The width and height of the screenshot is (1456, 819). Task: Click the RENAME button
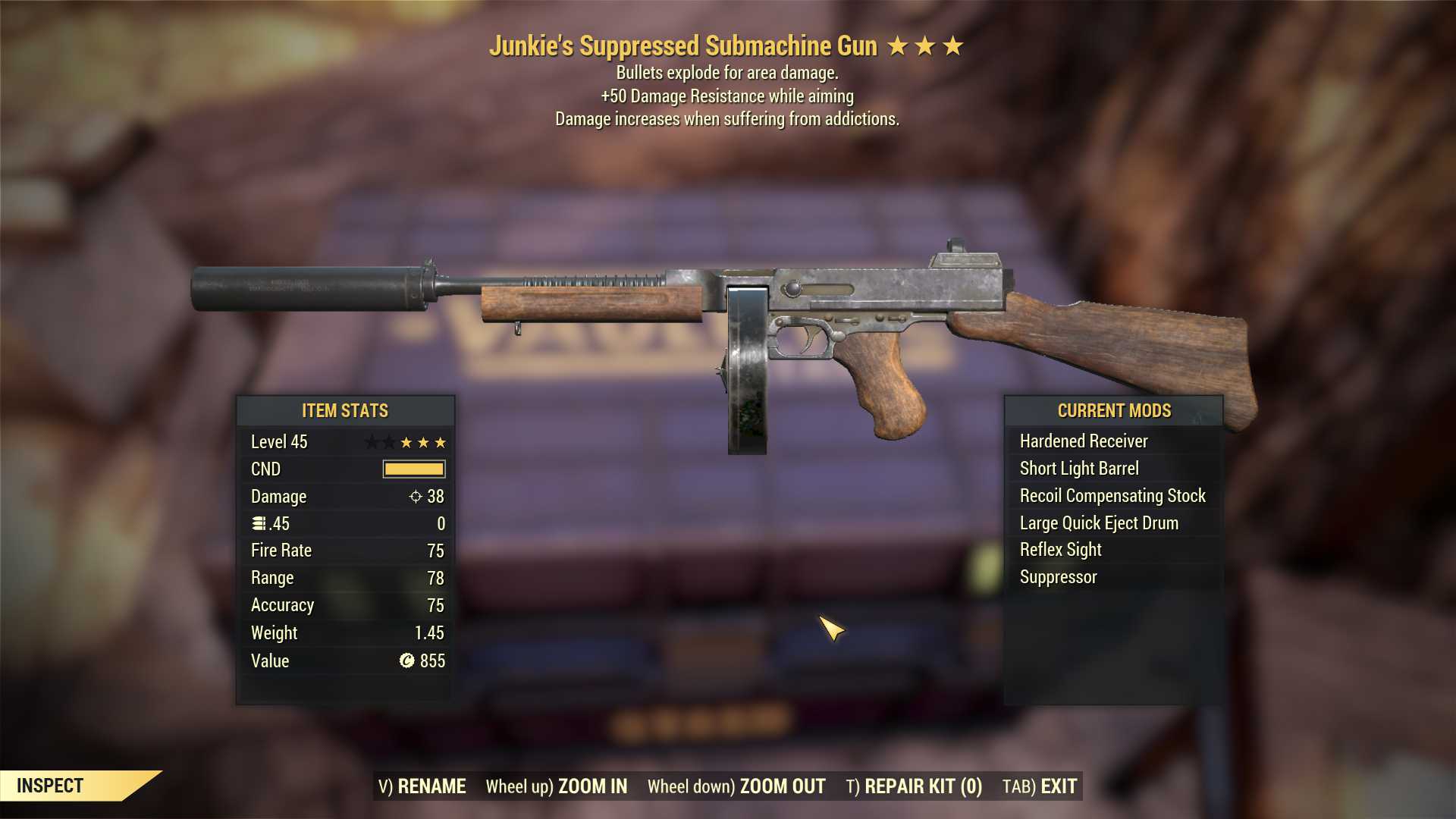click(433, 786)
